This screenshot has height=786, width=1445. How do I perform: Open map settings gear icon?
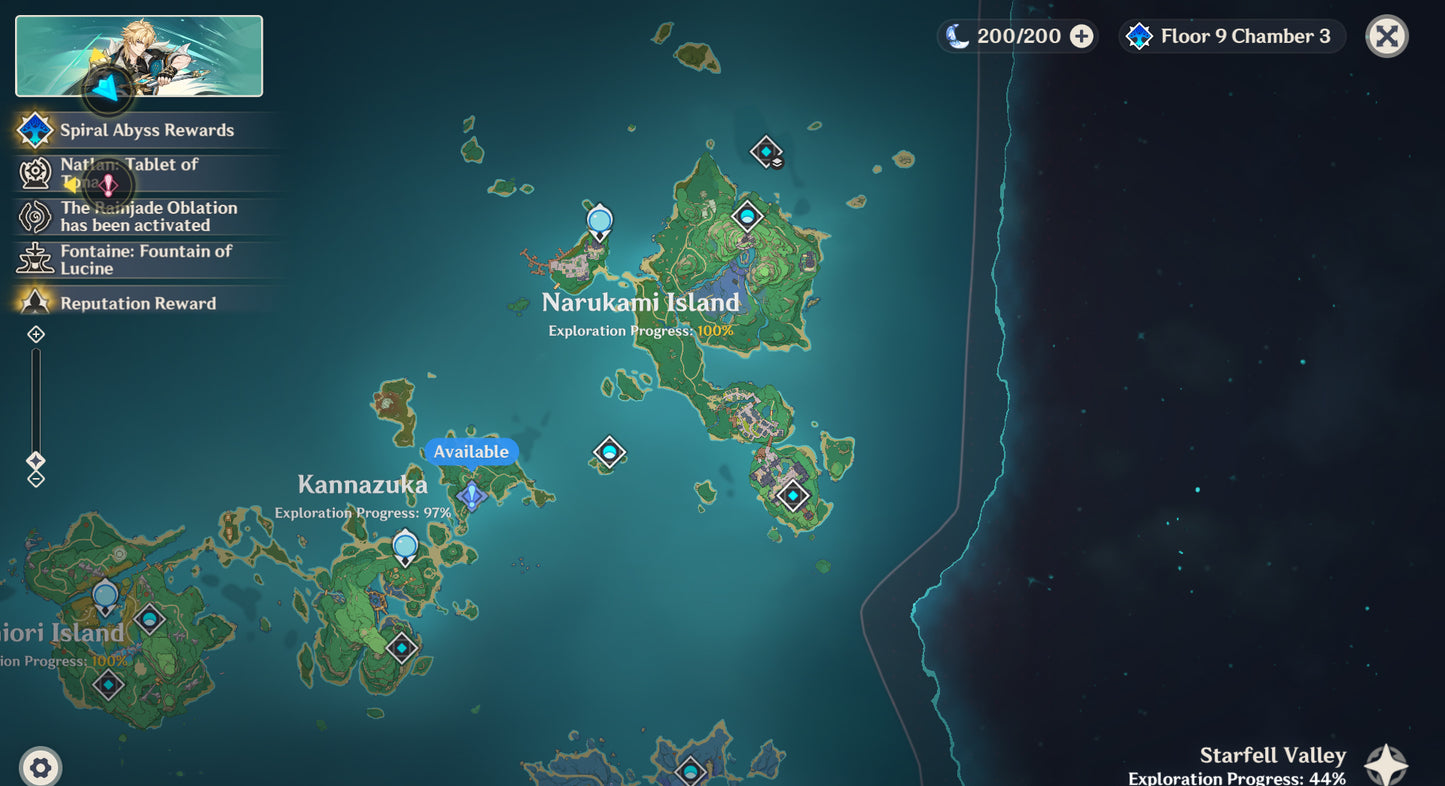pyautogui.click(x=40, y=767)
